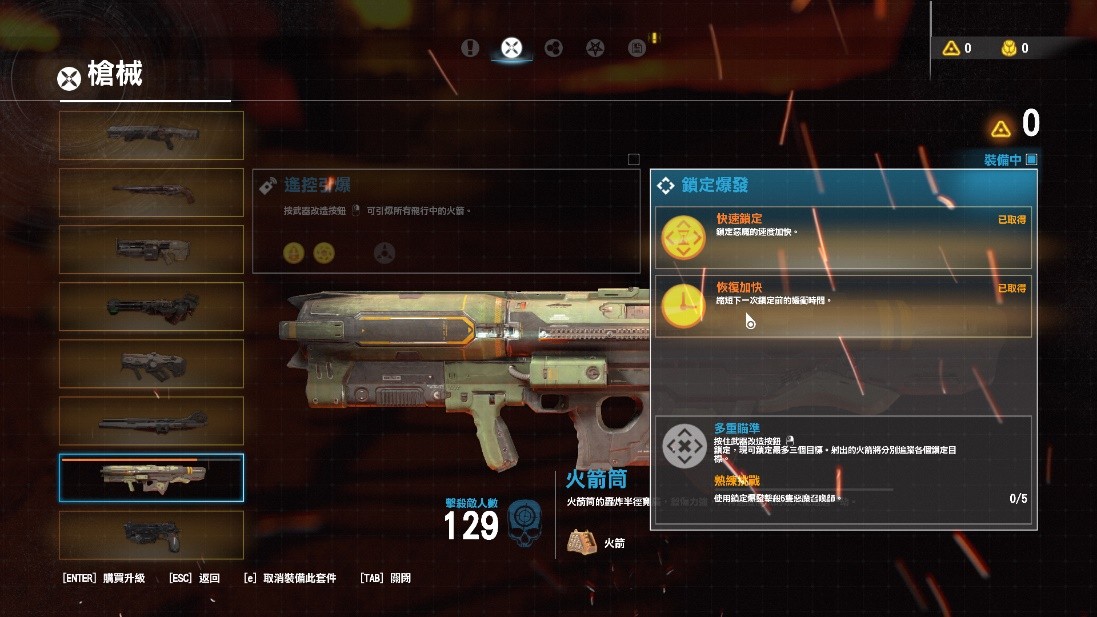
Task: Select the heavy assault rifle slot
Action: click(151, 249)
